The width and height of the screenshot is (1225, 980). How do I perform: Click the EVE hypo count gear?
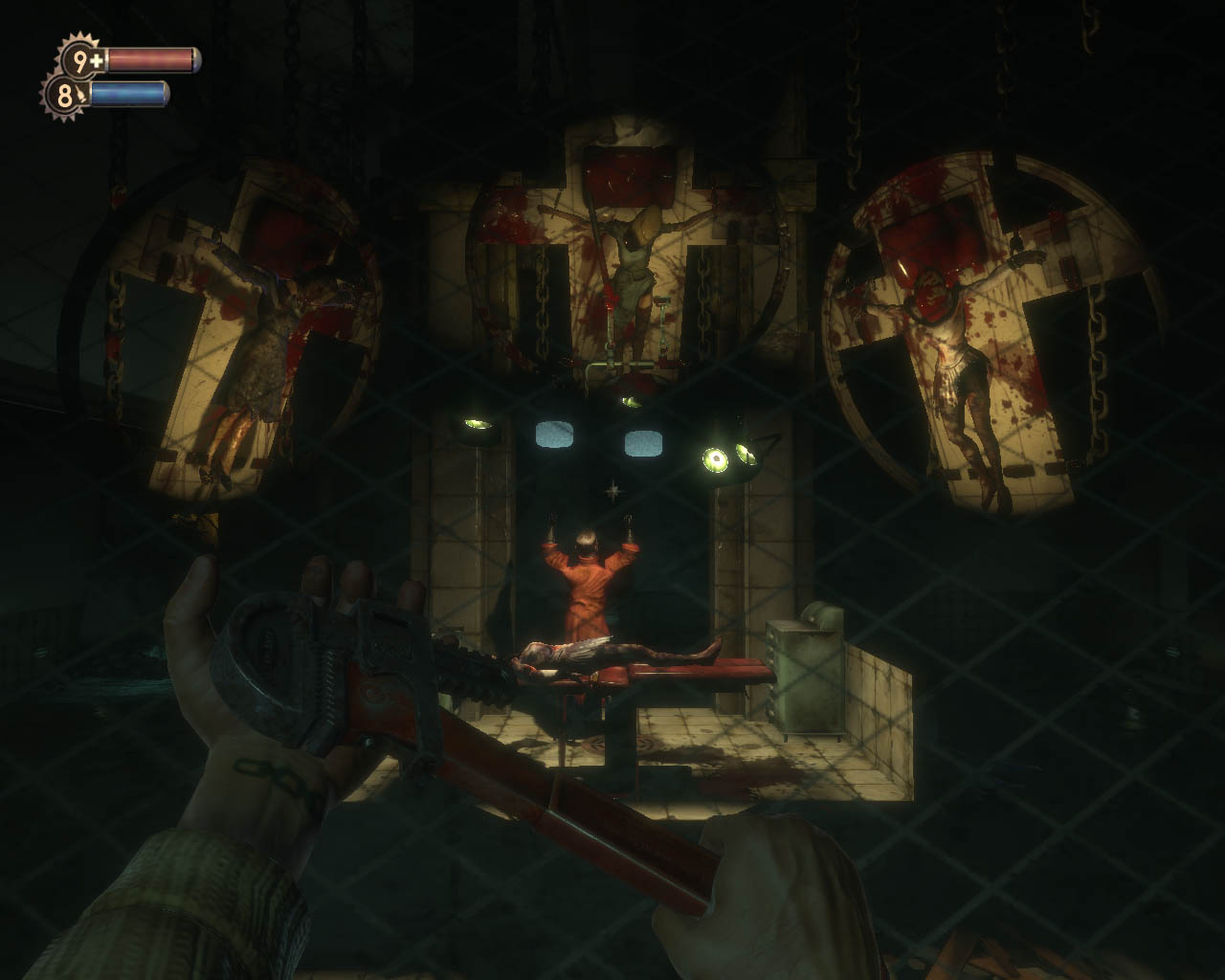(x=64, y=96)
